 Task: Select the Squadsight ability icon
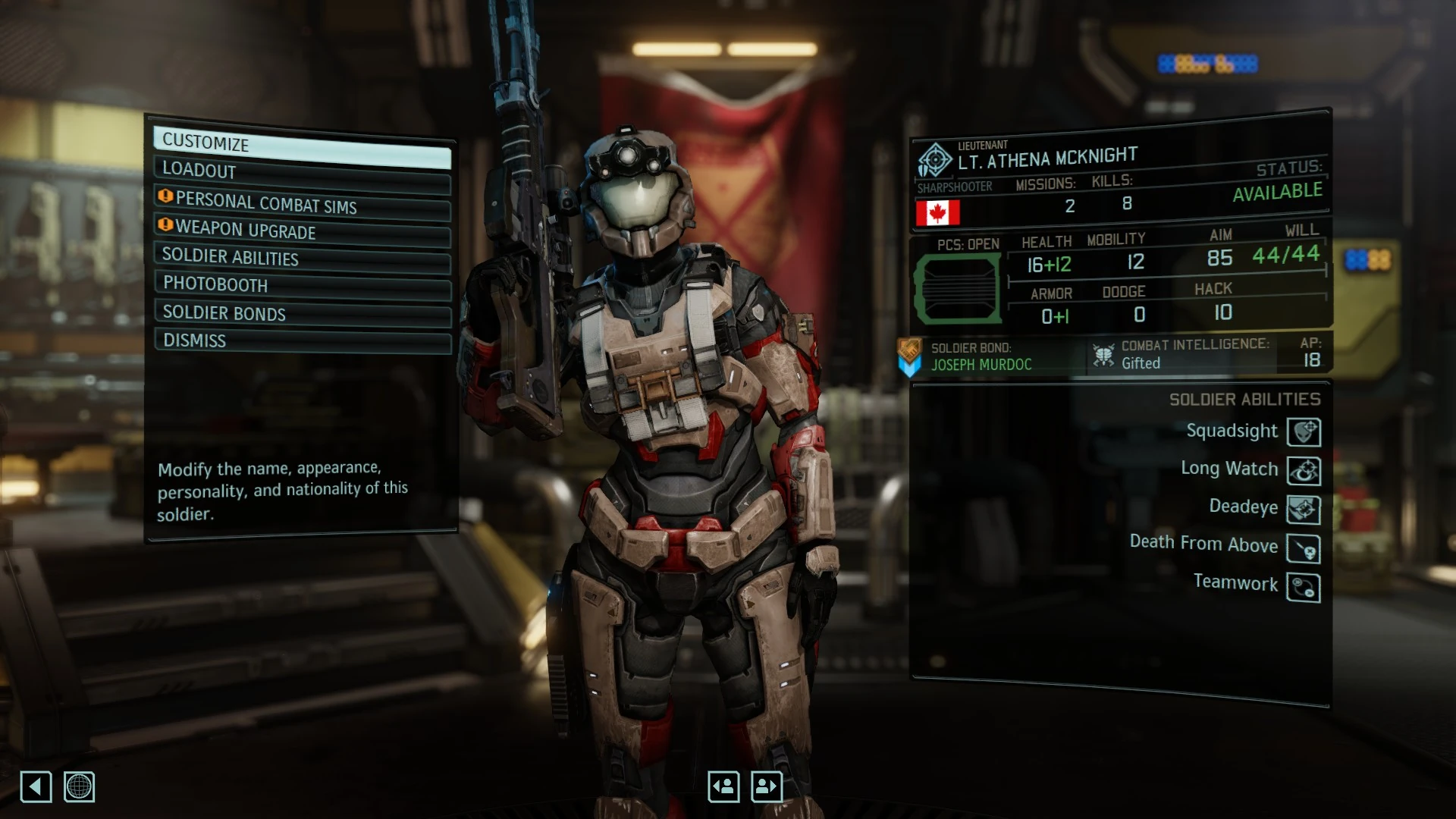[1304, 432]
